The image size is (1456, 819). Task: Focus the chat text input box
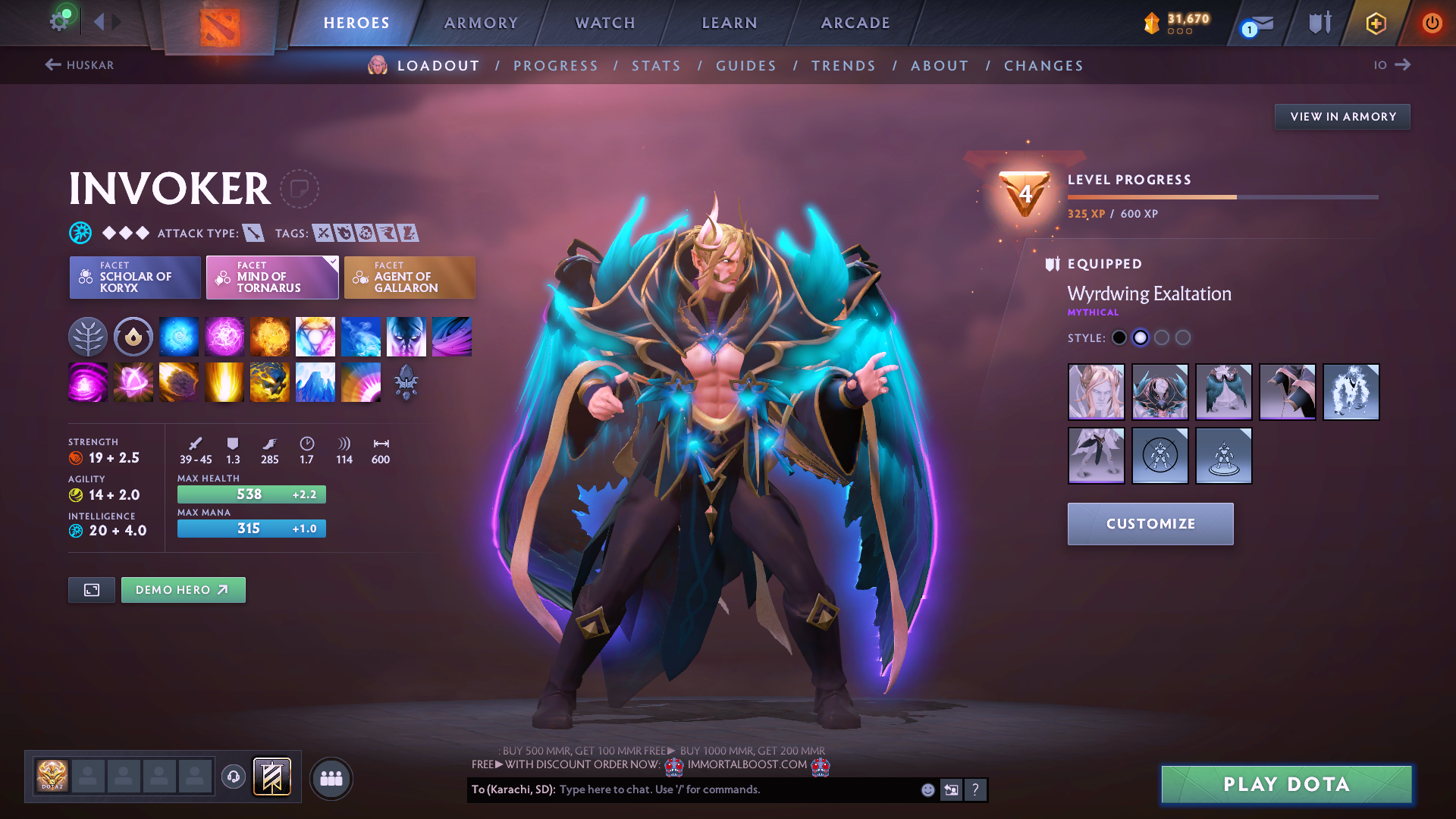(x=736, y=789)
